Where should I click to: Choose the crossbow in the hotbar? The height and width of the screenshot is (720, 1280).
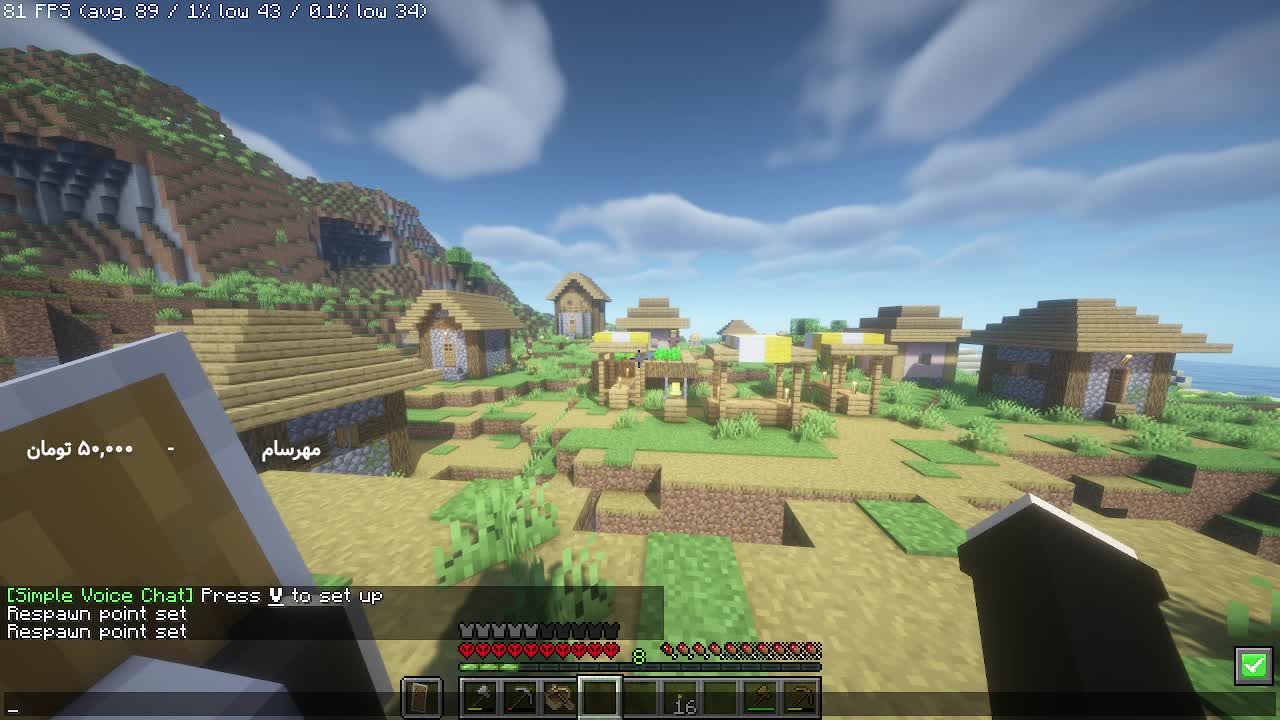point(560,697)
